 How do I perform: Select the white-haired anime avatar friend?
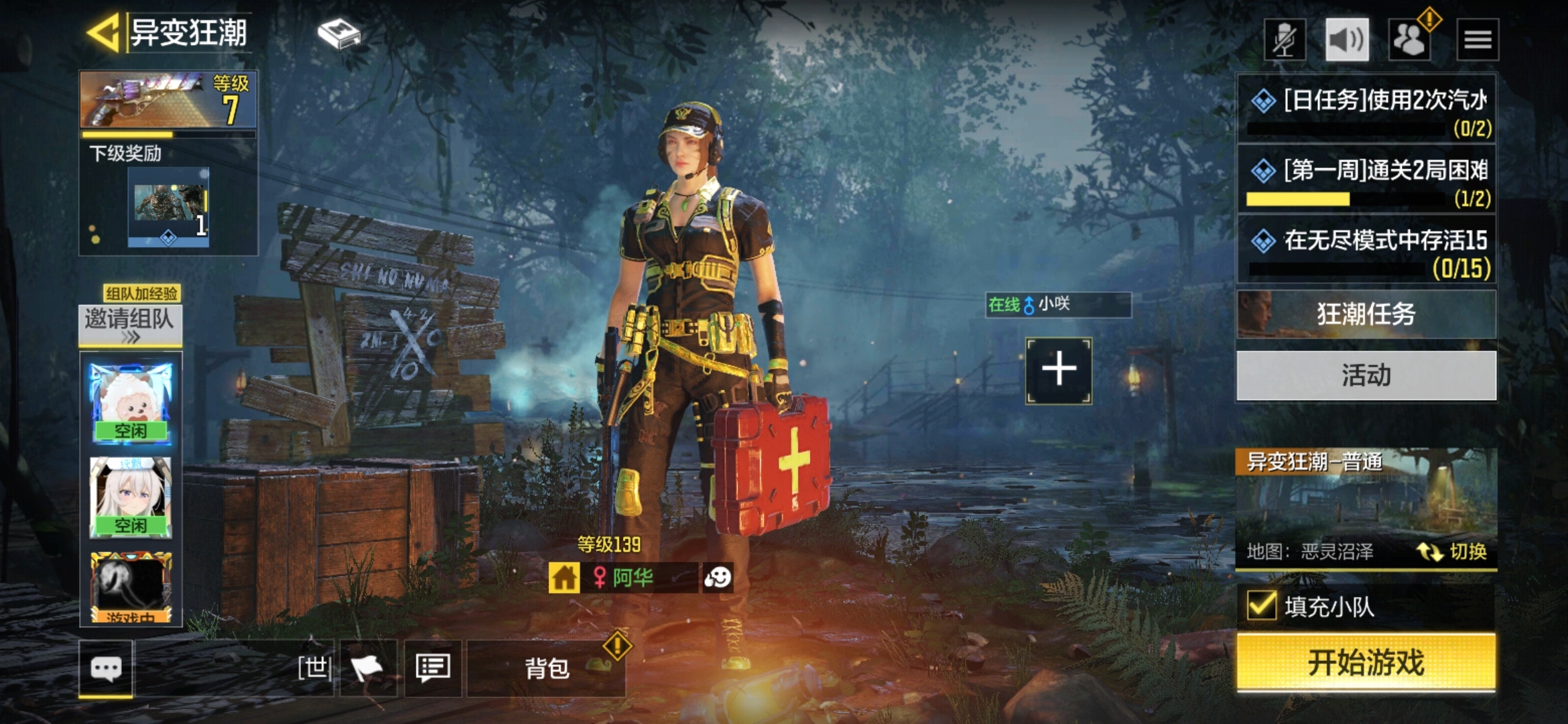coord(131,497)
